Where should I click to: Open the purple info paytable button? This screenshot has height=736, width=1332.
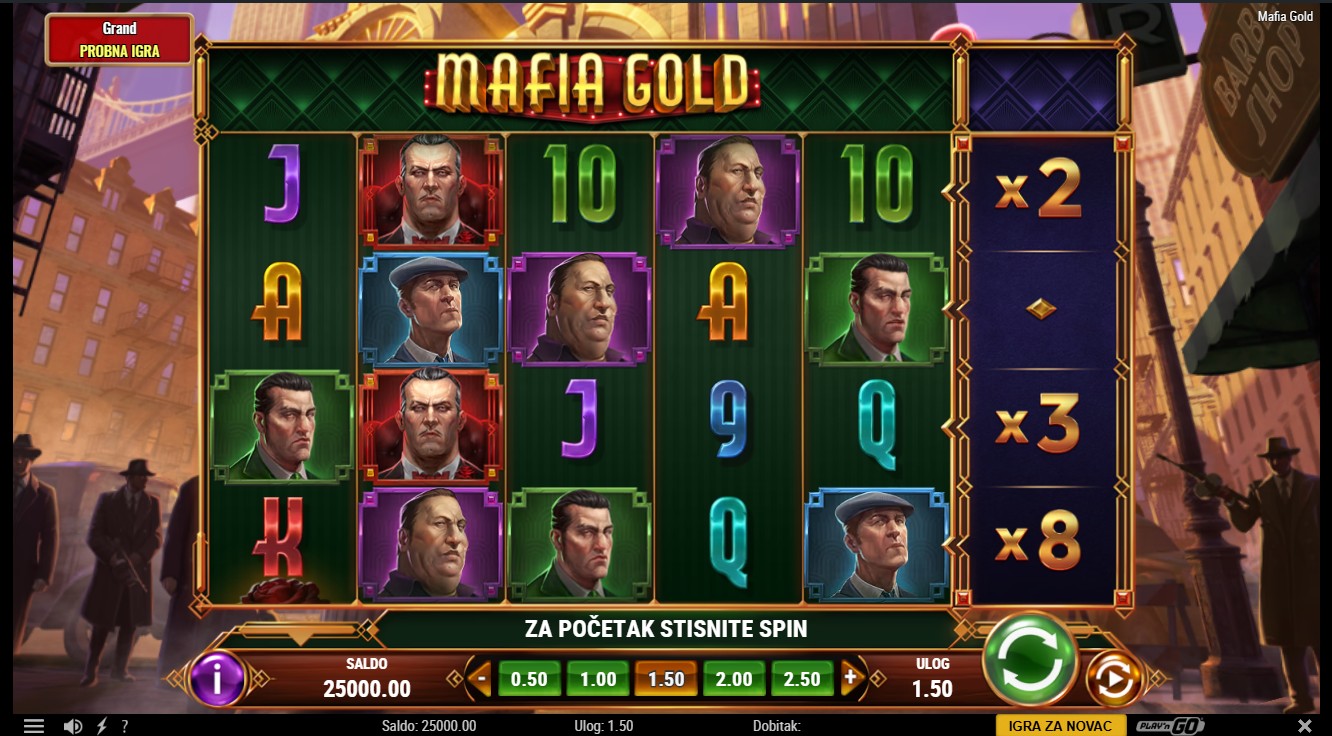tap(217, 679)
